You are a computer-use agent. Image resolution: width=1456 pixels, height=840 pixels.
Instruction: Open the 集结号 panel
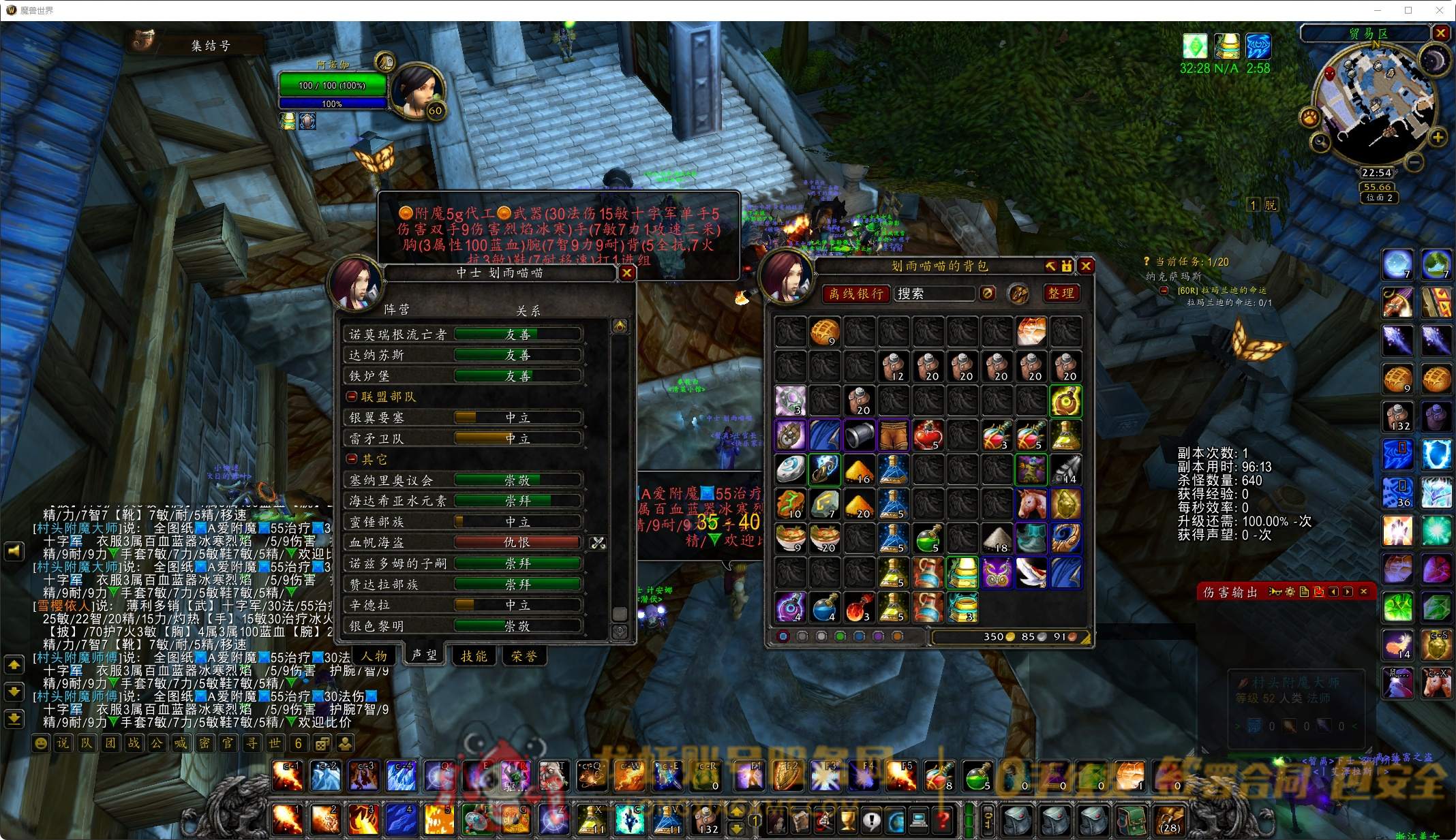(x=198, y=45)
